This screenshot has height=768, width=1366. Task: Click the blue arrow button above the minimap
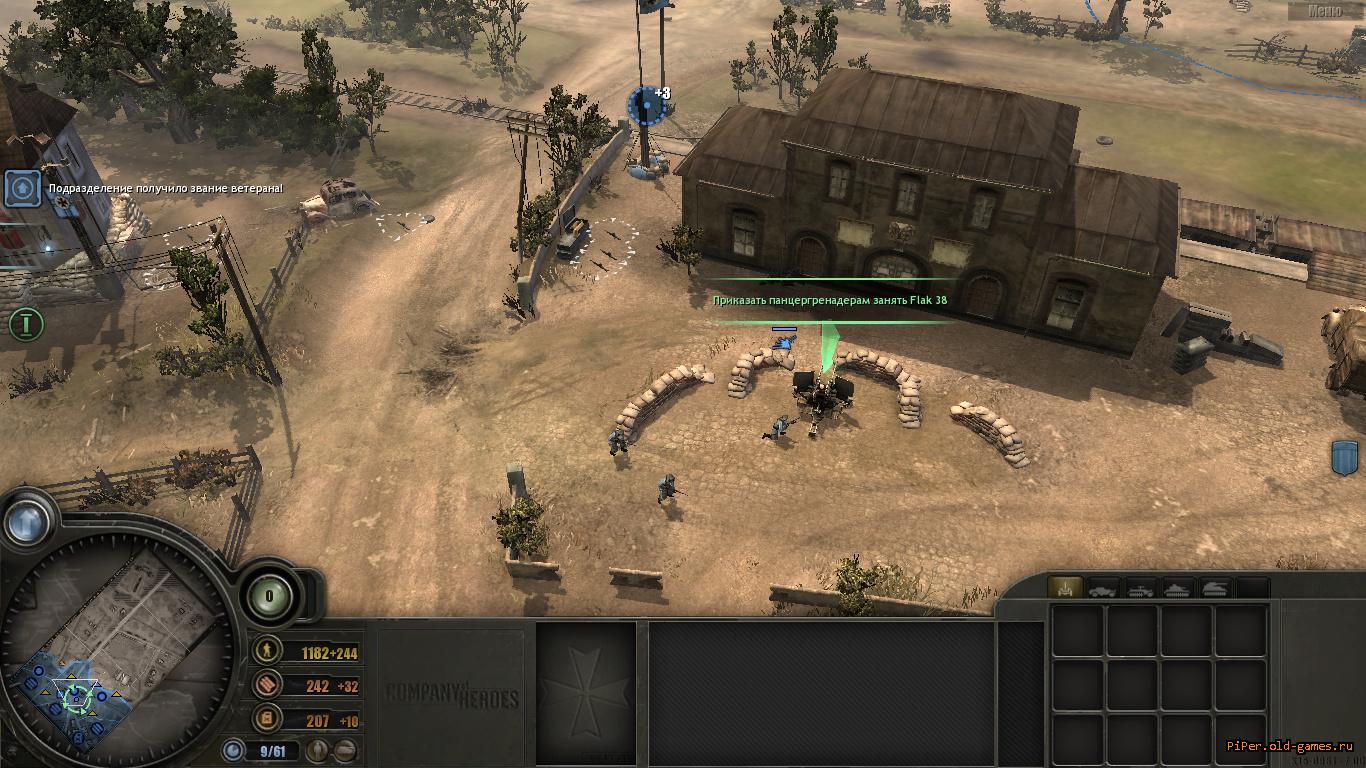(x=27, y=519)
